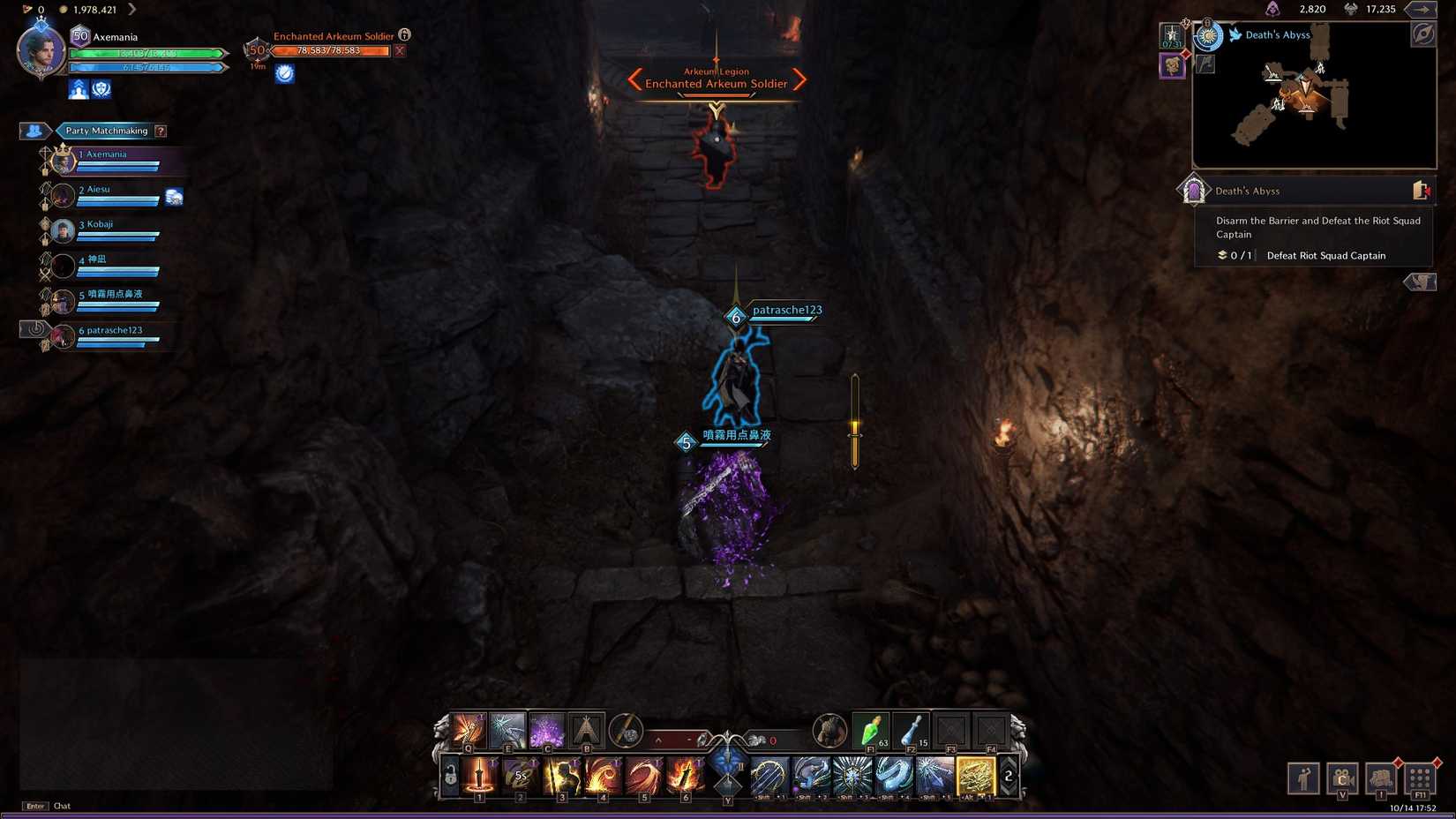Click the question mark help button
Image resolution: width=1456 pixels, height=819 pixels.
[160, 131]
